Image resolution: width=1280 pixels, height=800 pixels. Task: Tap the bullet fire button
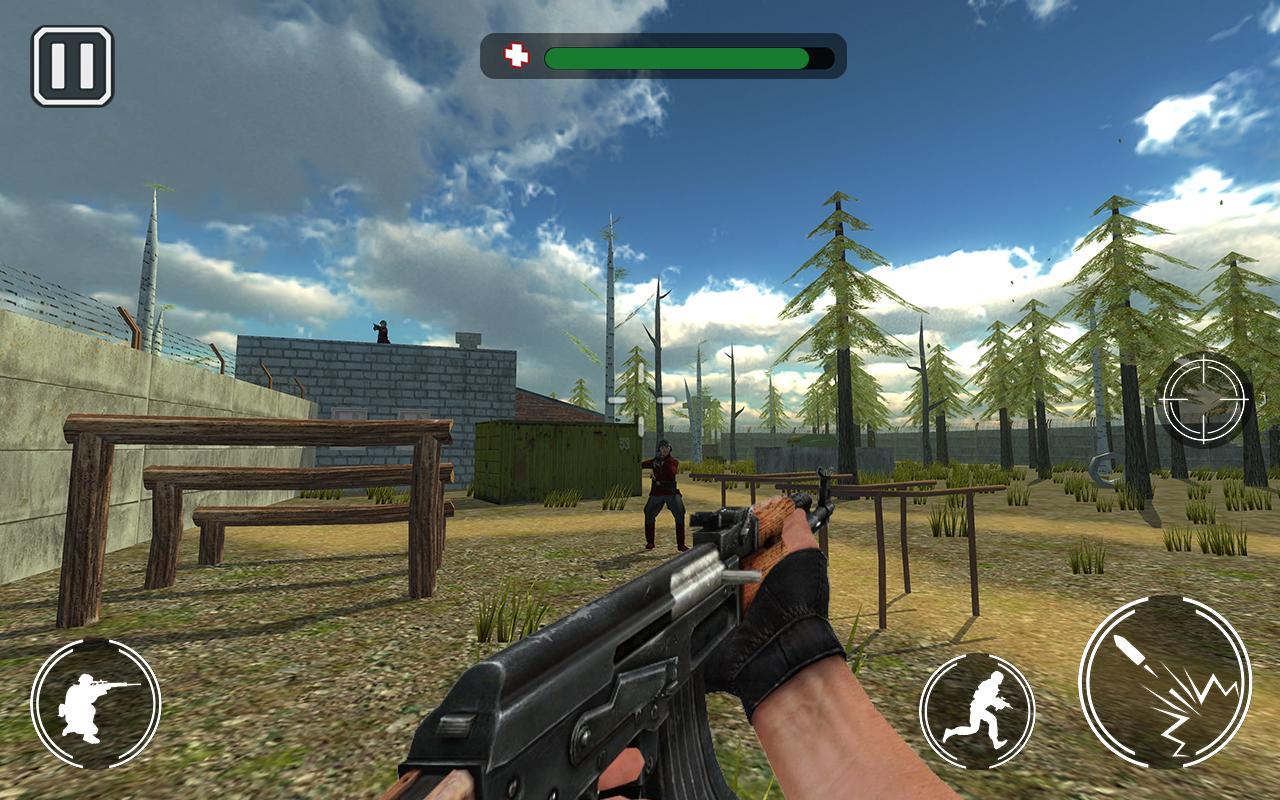tap(1165, 681)
